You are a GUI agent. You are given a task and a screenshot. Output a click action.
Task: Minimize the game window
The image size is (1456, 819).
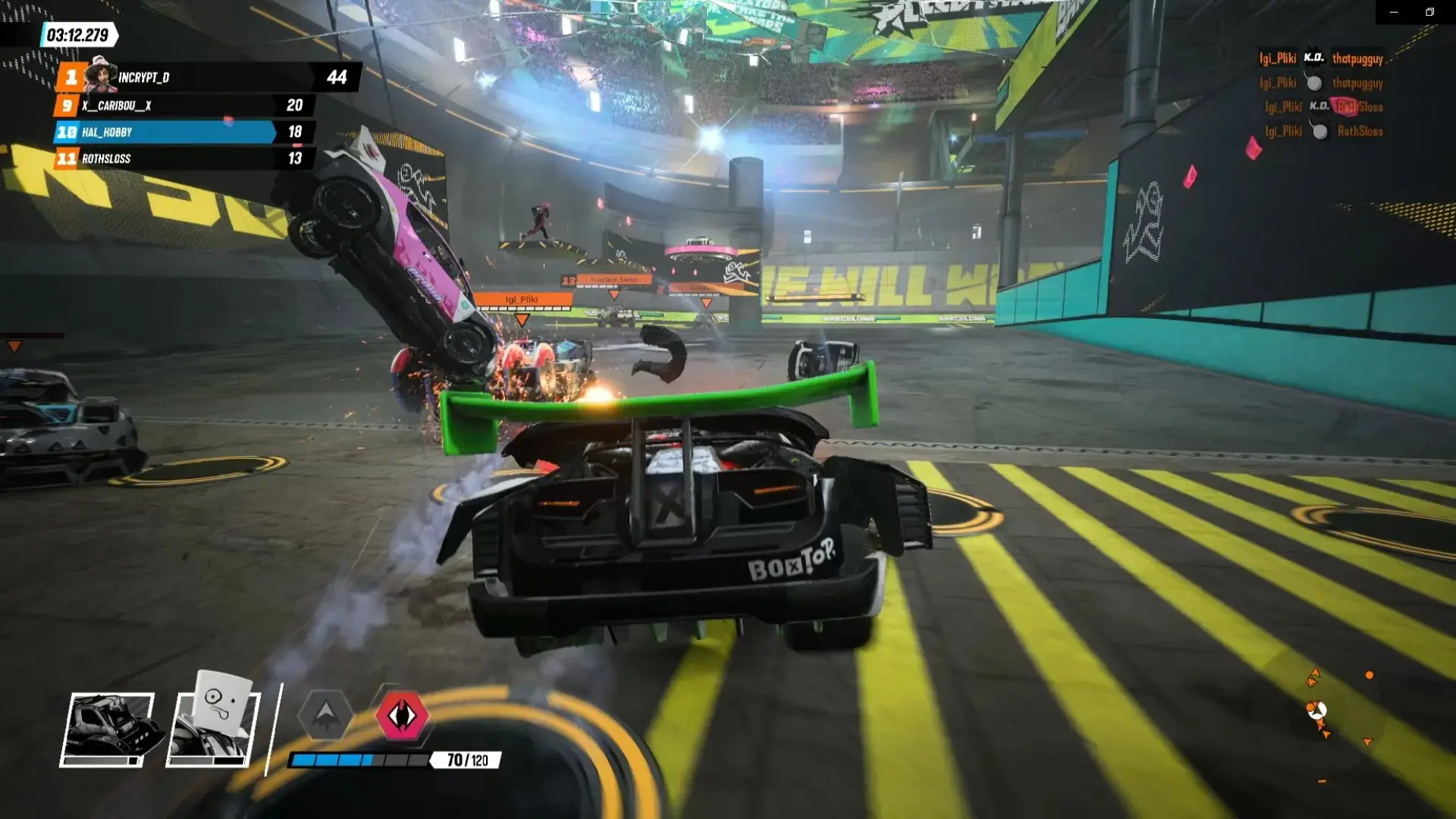click(1394, 12)
